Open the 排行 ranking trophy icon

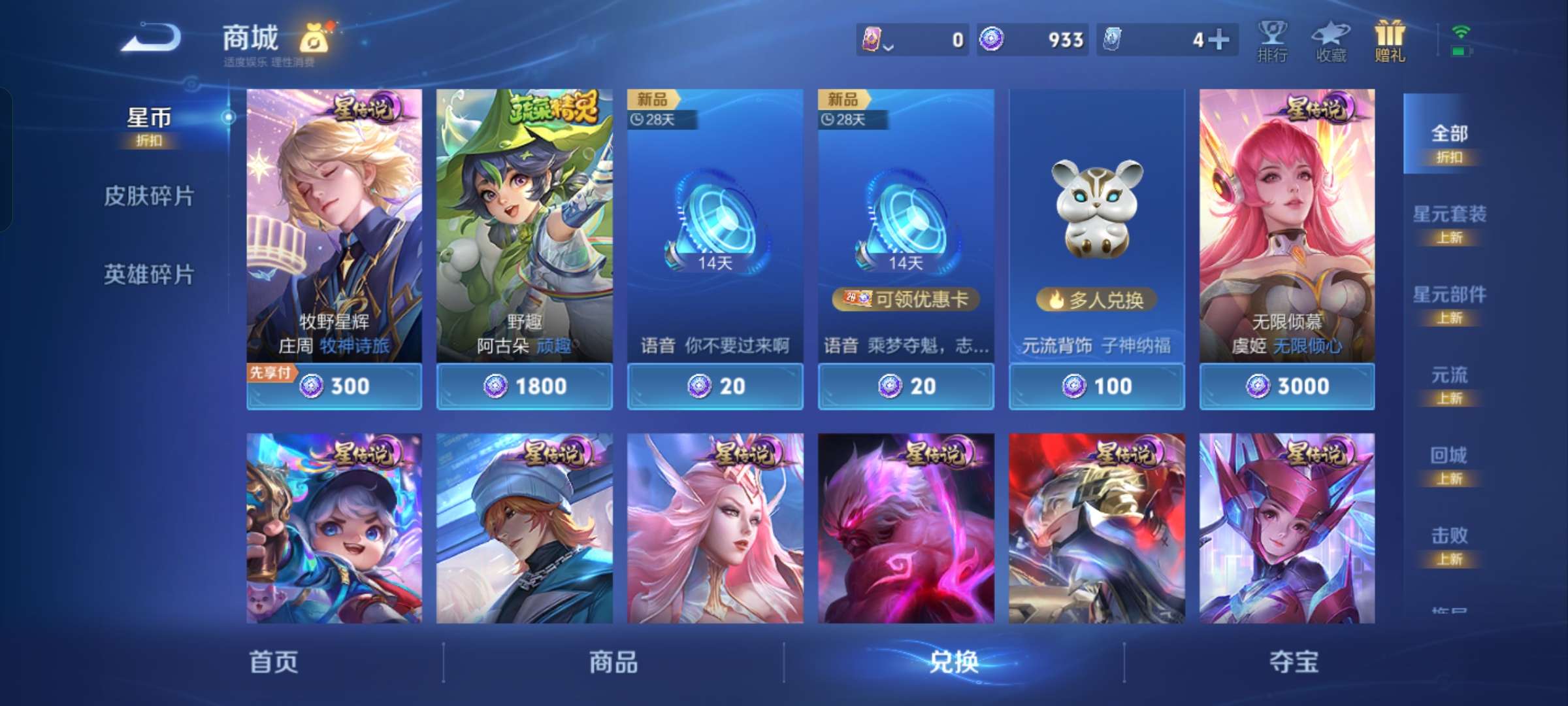click(x=1273, y=41)
